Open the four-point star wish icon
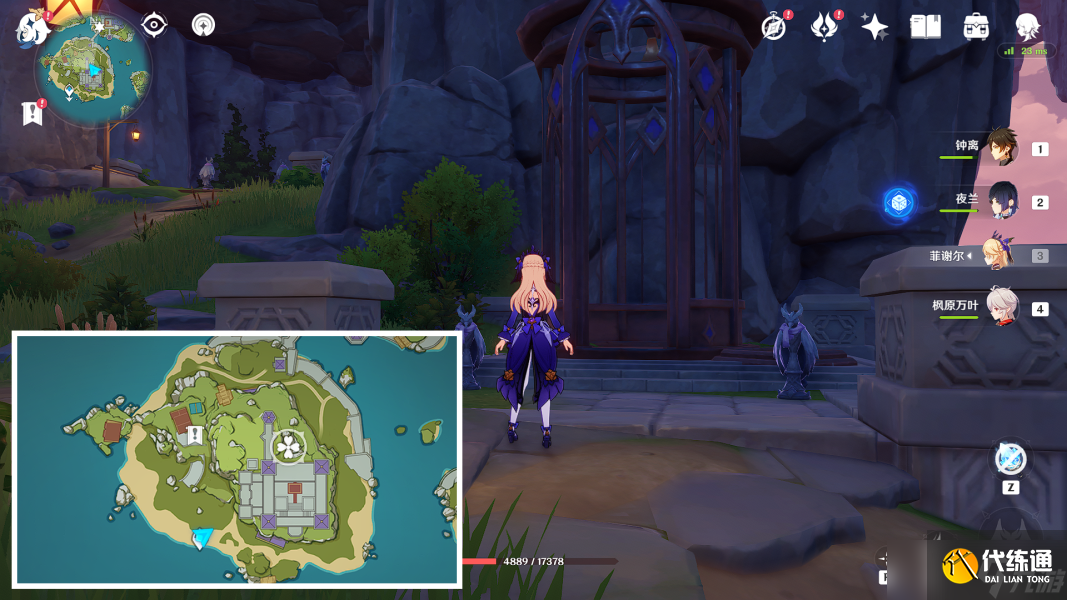The height and width of the screenshot is (600, 1067). 875,27
